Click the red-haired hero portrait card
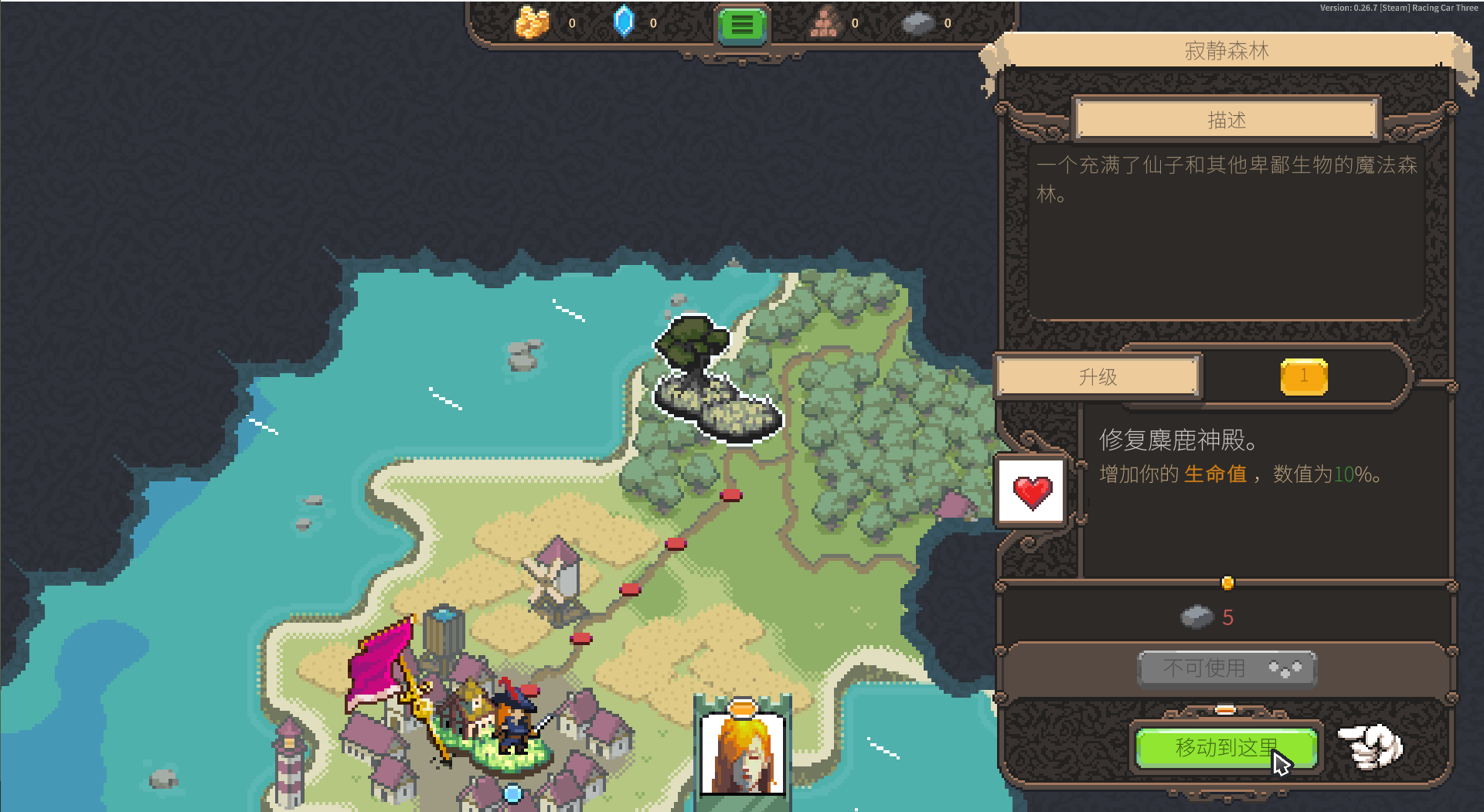This screenshot has width=1484, height=812. [x=742, y=753]
